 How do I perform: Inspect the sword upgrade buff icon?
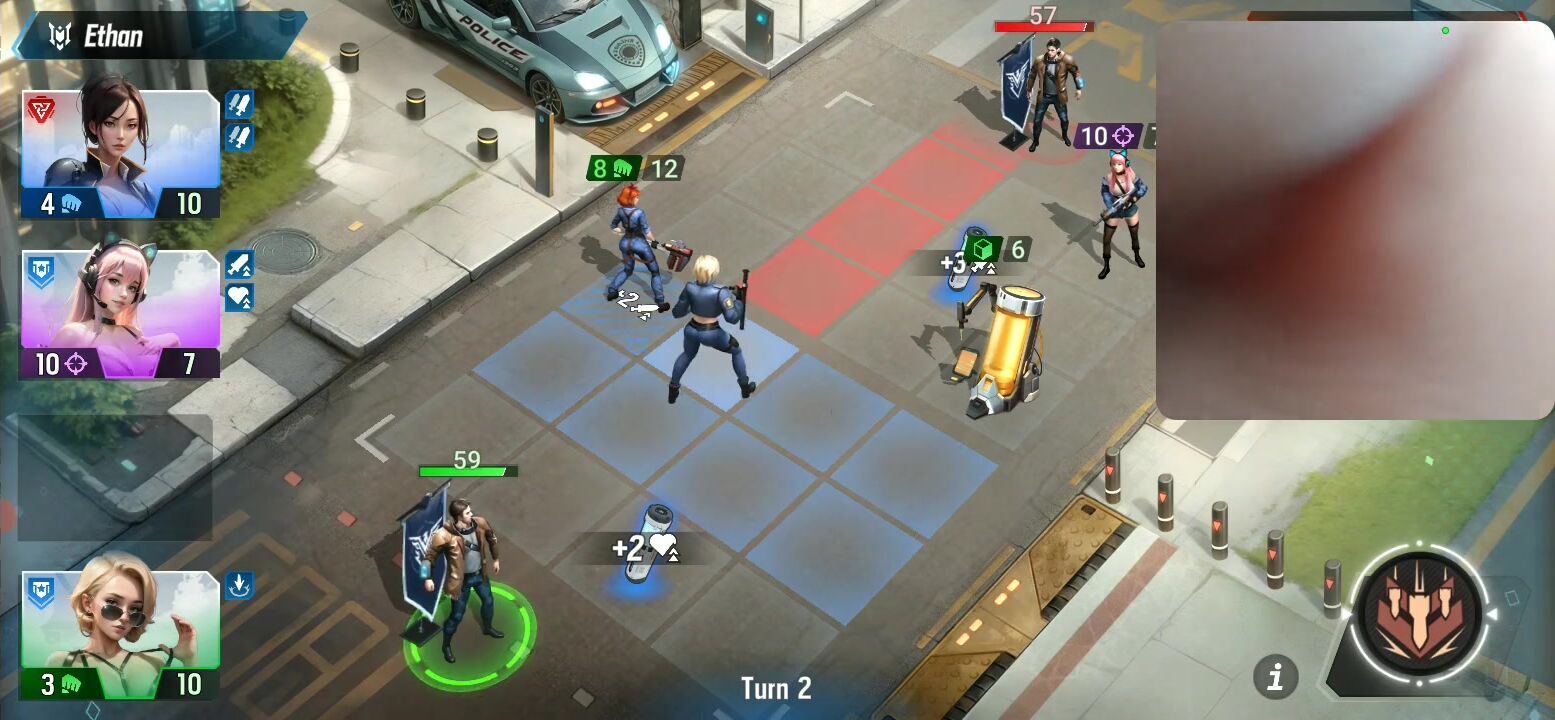pyautogui.click(x=239, y=264)
